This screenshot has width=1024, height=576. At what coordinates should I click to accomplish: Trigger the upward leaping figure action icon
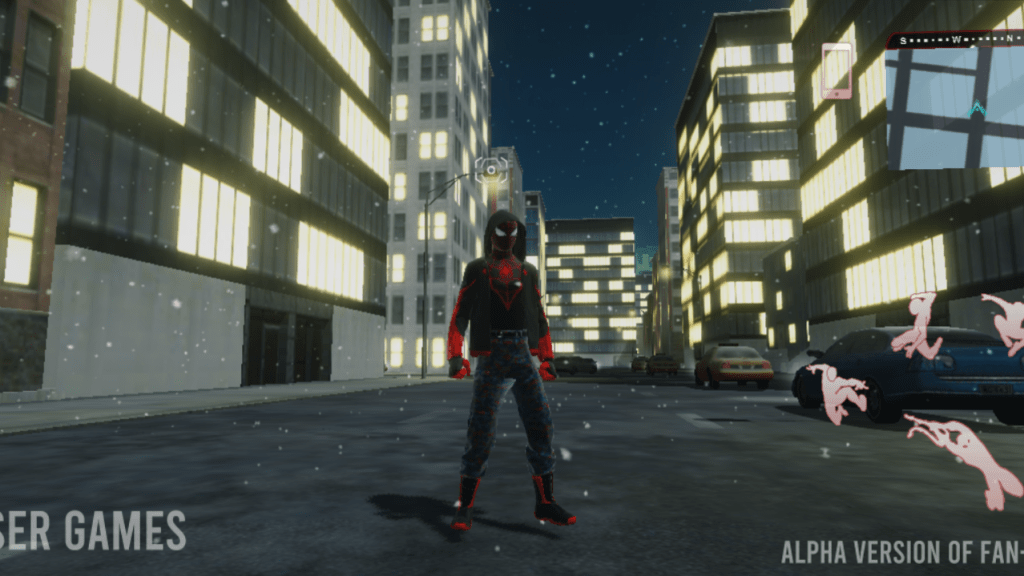[x=918, y=327]
